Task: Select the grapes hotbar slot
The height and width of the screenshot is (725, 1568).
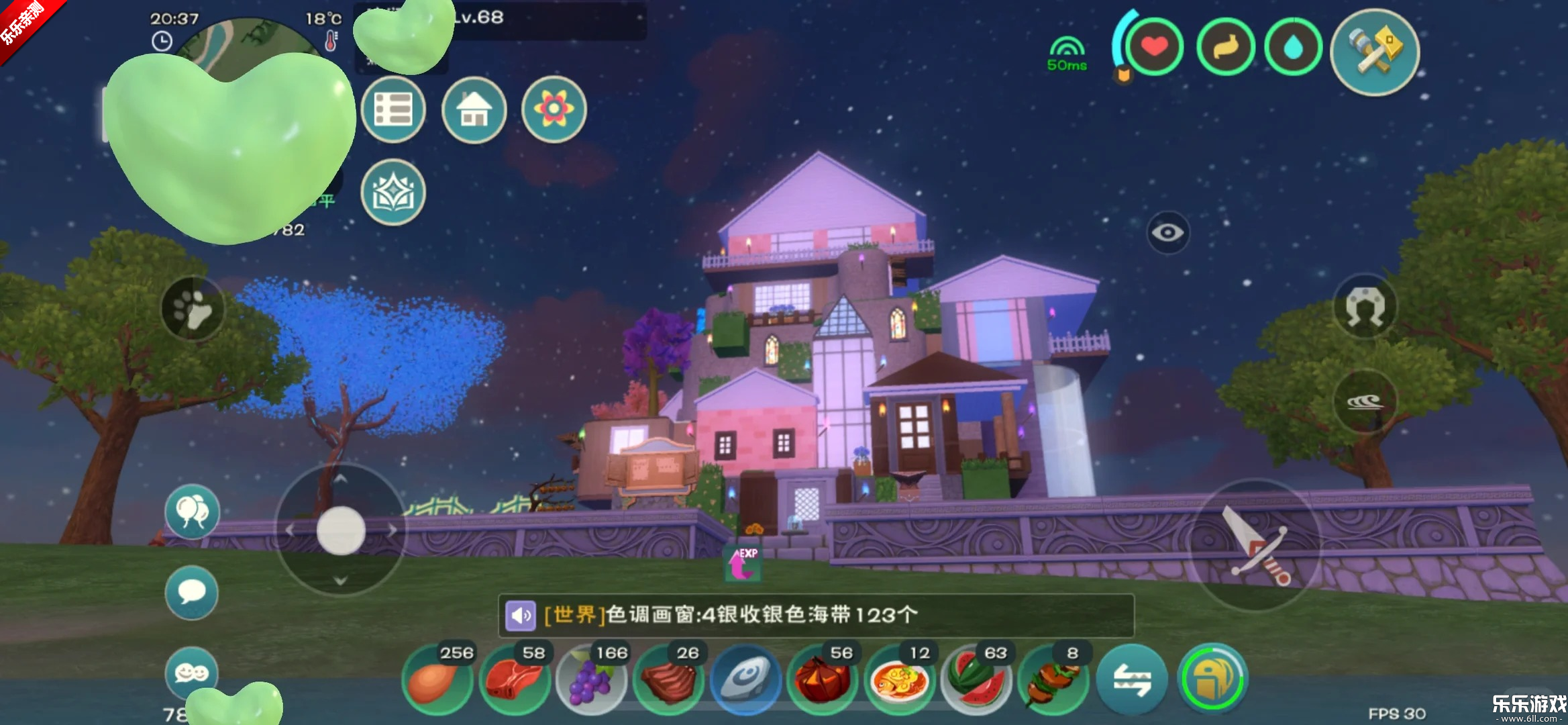Action: click(591, 679)
